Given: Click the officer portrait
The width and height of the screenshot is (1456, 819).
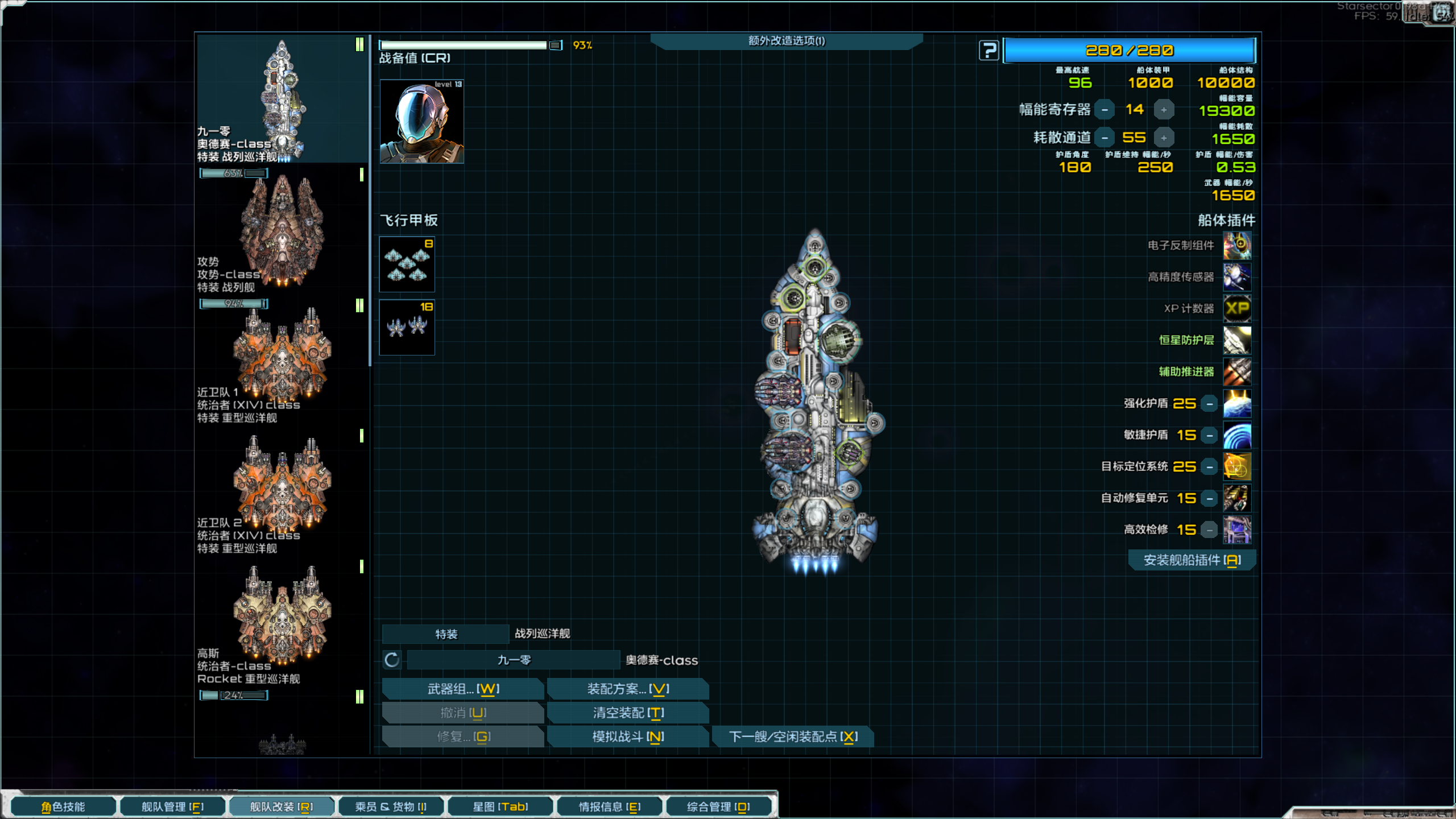Looking at the screenshot, I should pos(421,122).
